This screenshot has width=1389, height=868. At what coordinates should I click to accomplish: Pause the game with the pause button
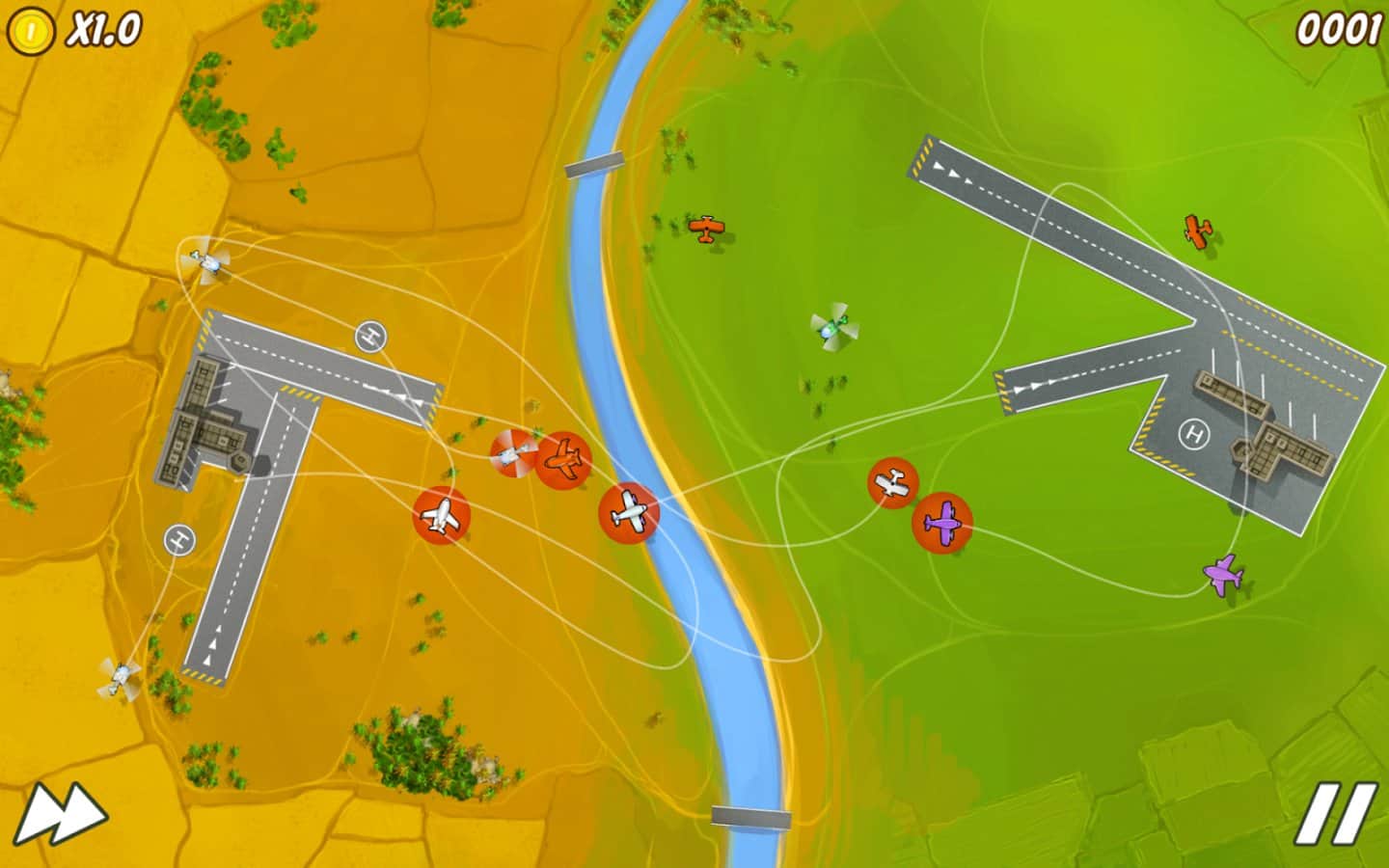pos(1336,815)
